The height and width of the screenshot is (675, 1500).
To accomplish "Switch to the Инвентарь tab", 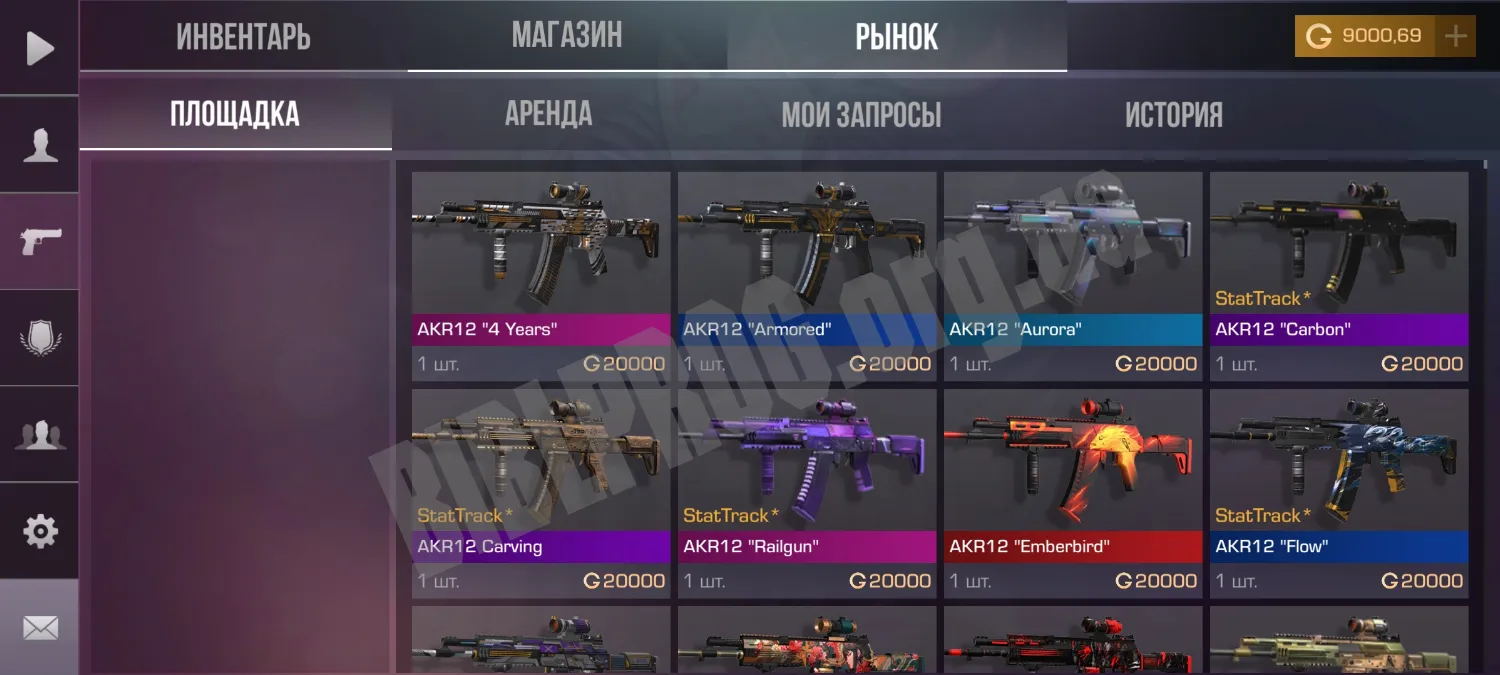I will click(243, 37).
